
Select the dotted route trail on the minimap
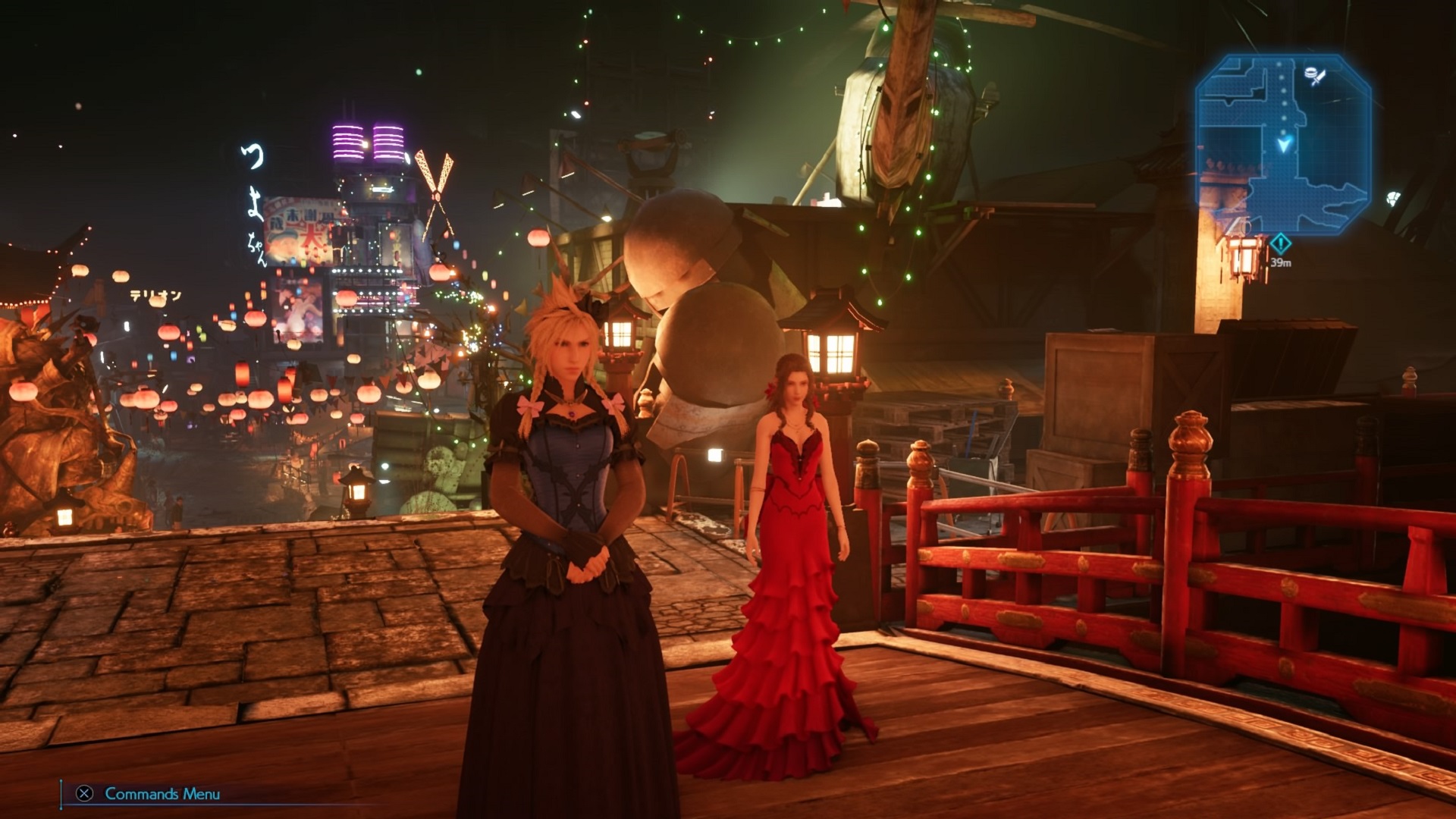(1283, 99)
